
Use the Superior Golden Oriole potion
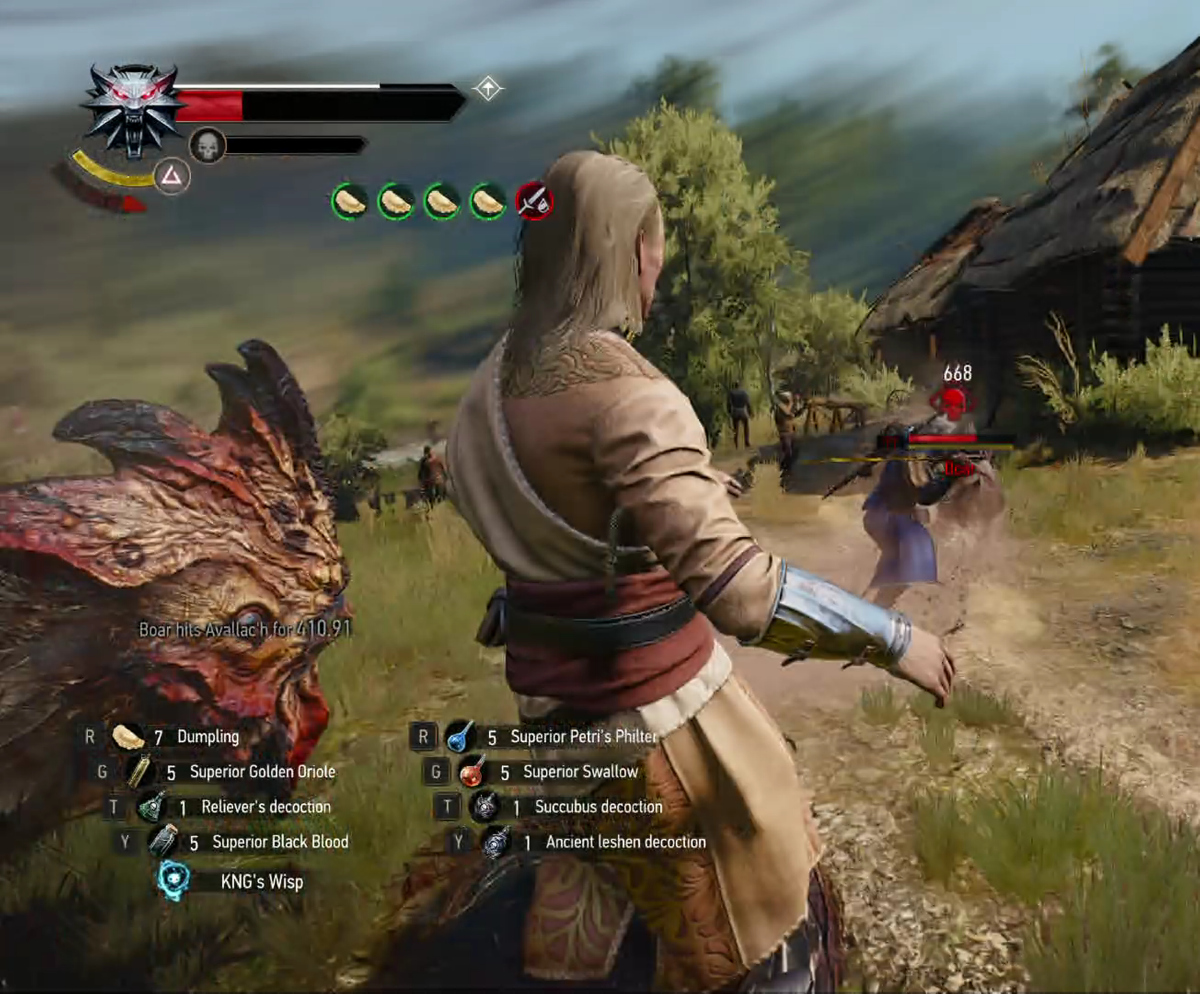(x=139, y=772)
